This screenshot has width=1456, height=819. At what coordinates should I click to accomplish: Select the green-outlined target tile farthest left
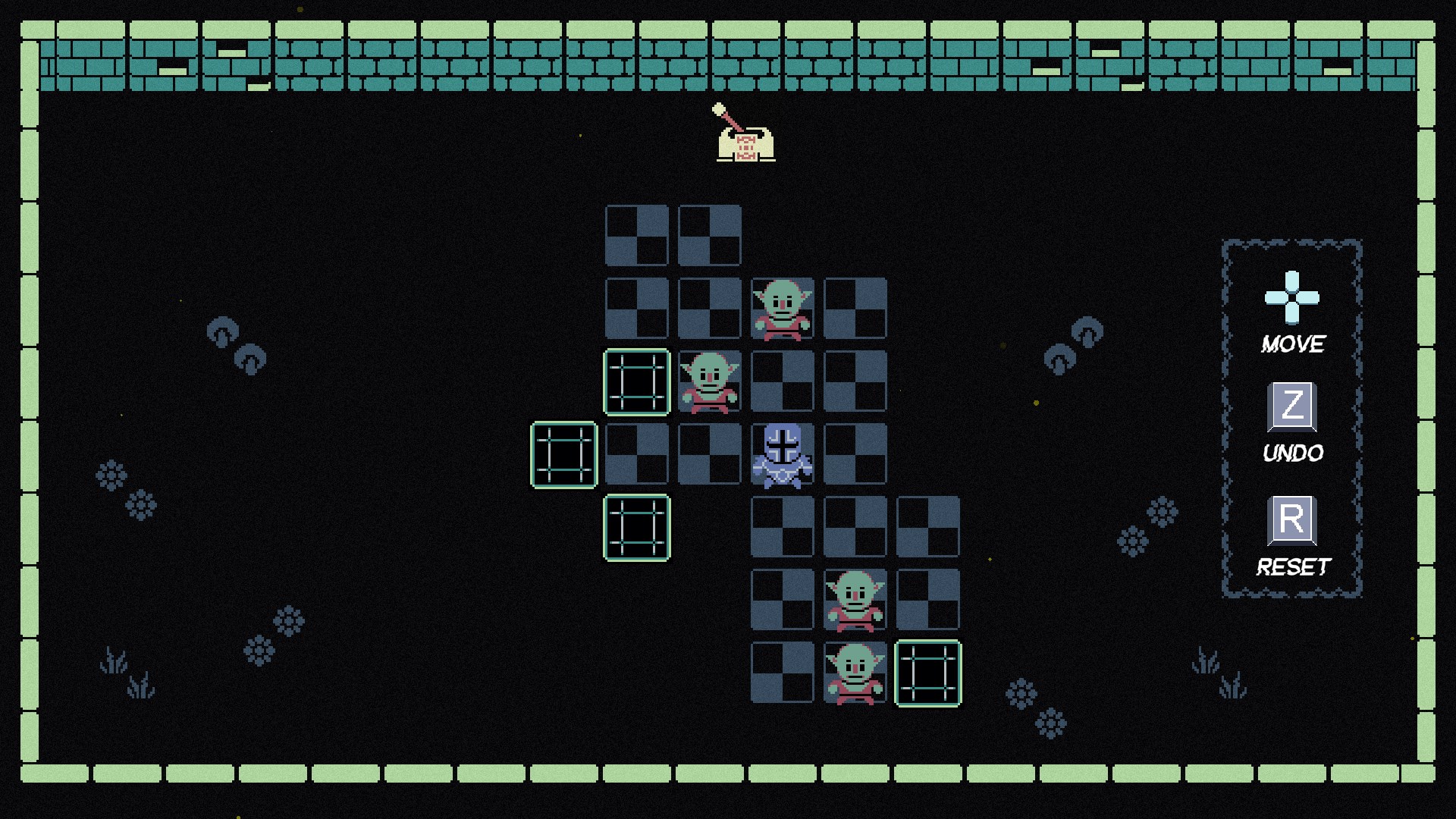coord(563,455)
